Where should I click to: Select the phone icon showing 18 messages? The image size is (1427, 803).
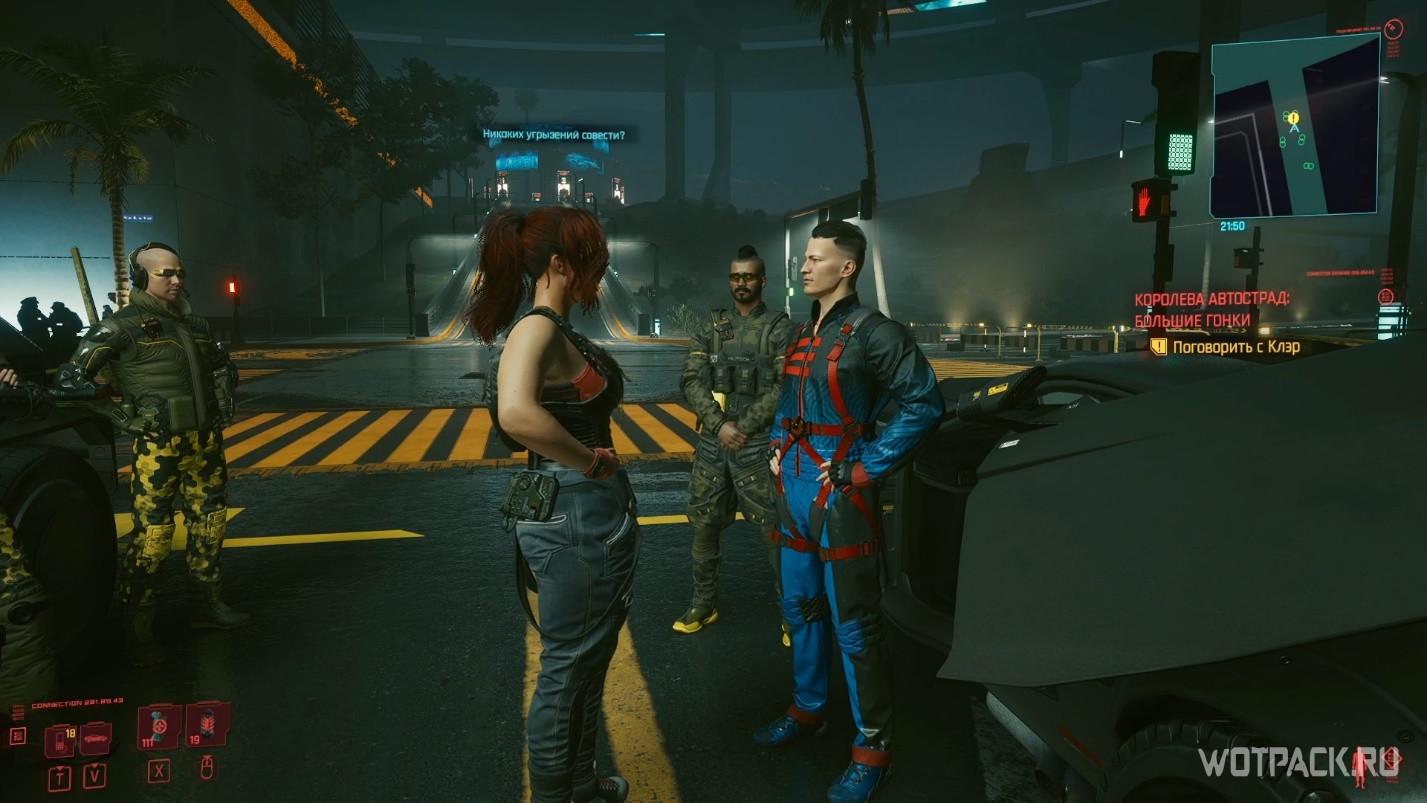coord(60,739)
